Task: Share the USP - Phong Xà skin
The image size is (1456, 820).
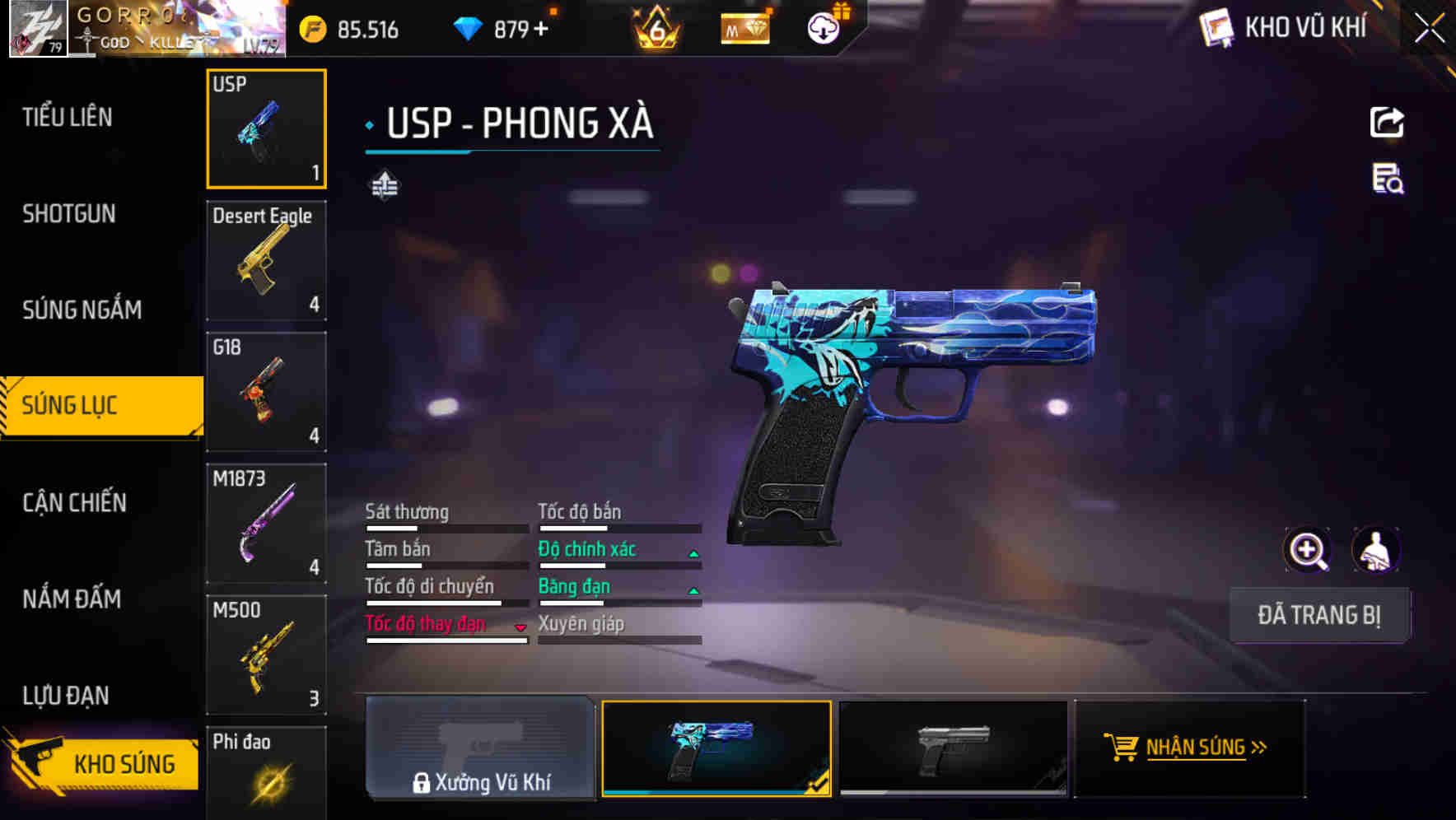Action: [x=1388, y=122]
